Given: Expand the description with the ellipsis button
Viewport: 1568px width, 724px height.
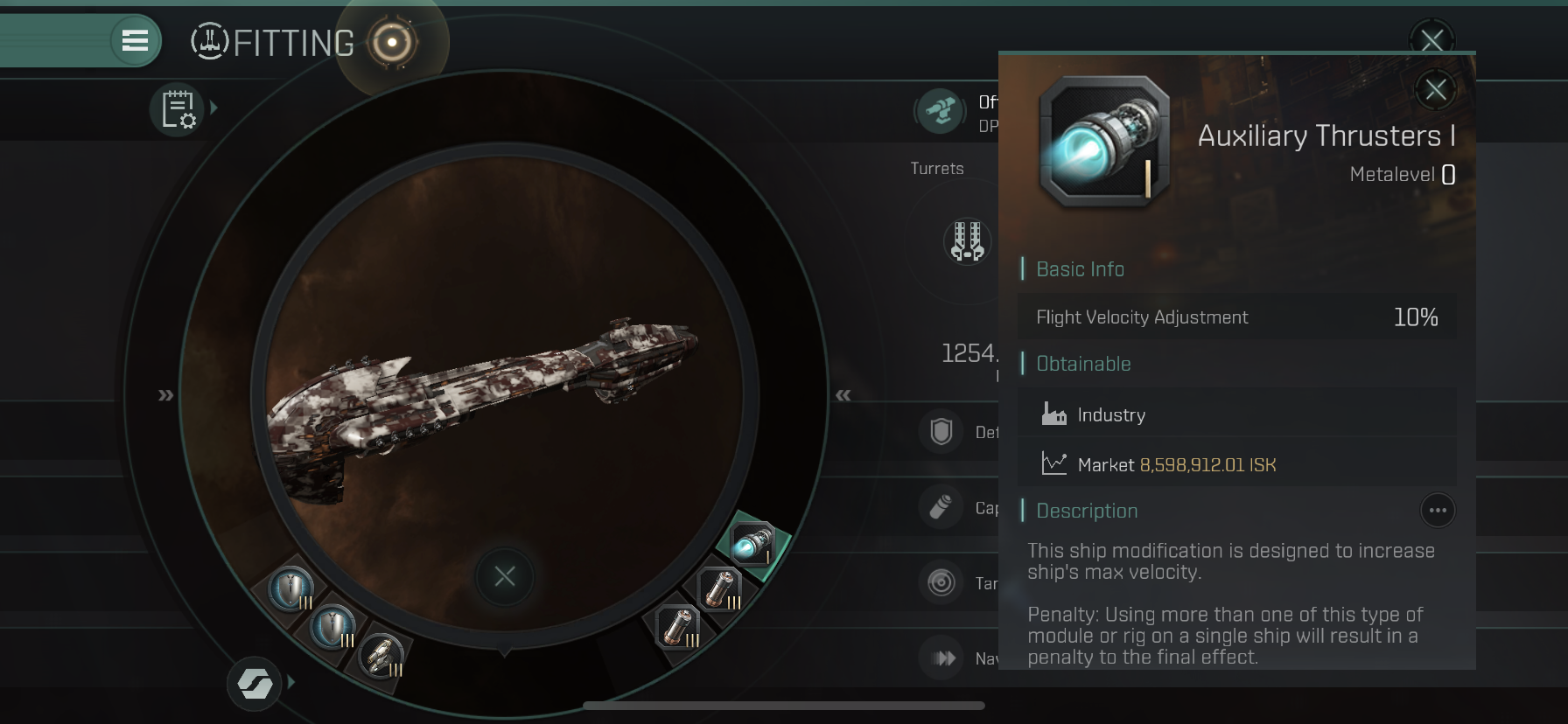Looking at the screenshot, I should click(x=1437, y=511).
